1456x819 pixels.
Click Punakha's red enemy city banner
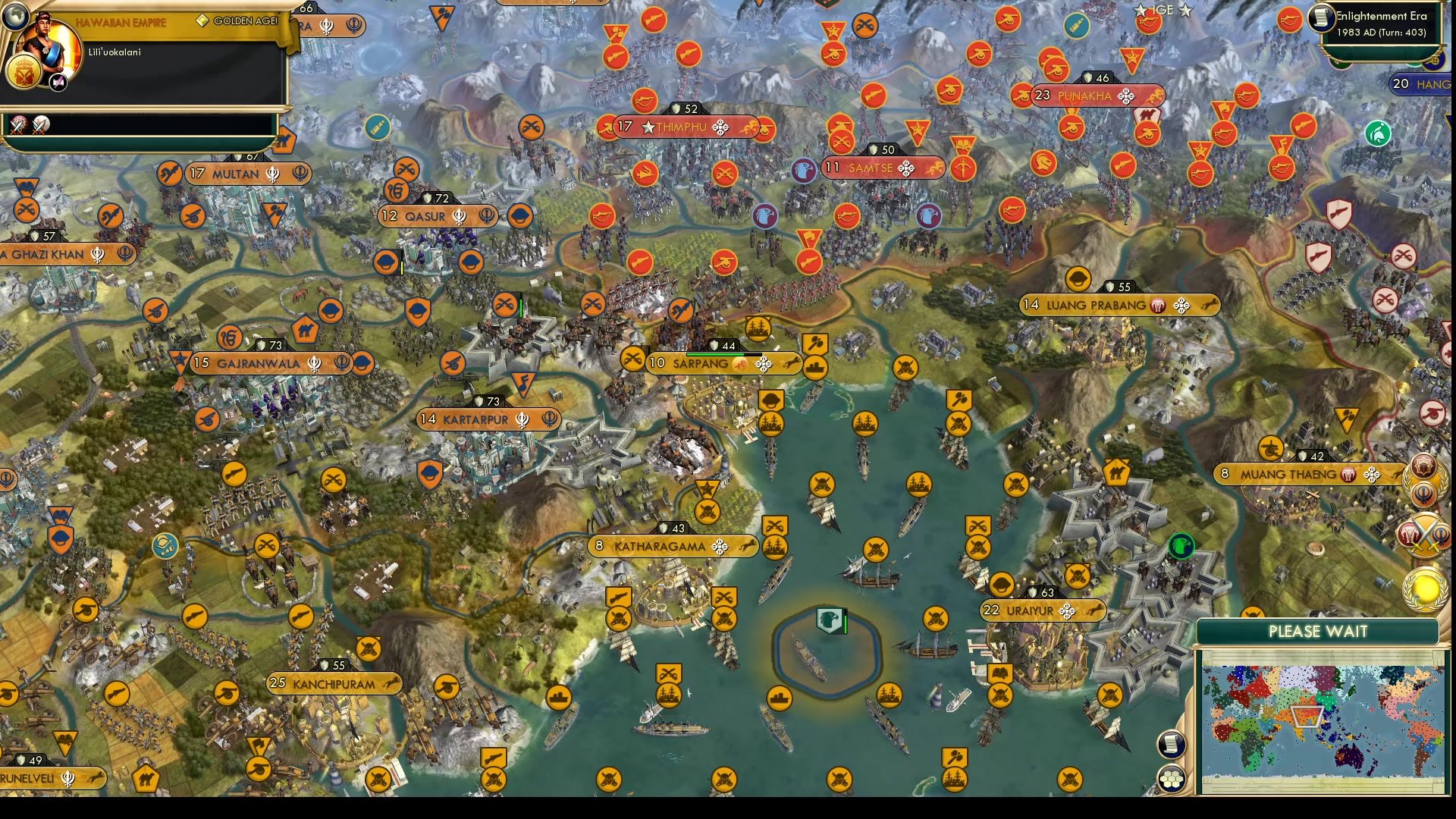[1084, 97]
